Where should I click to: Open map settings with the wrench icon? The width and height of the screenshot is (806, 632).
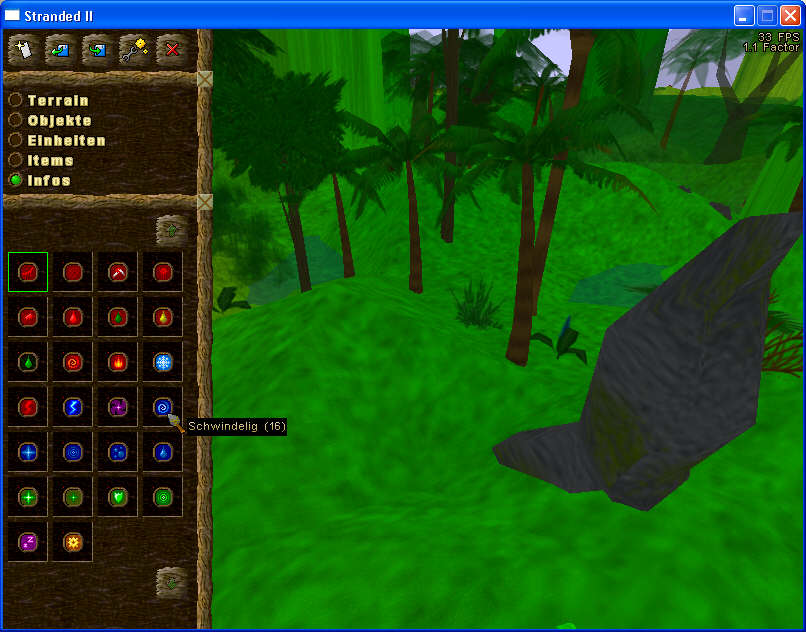134,48
